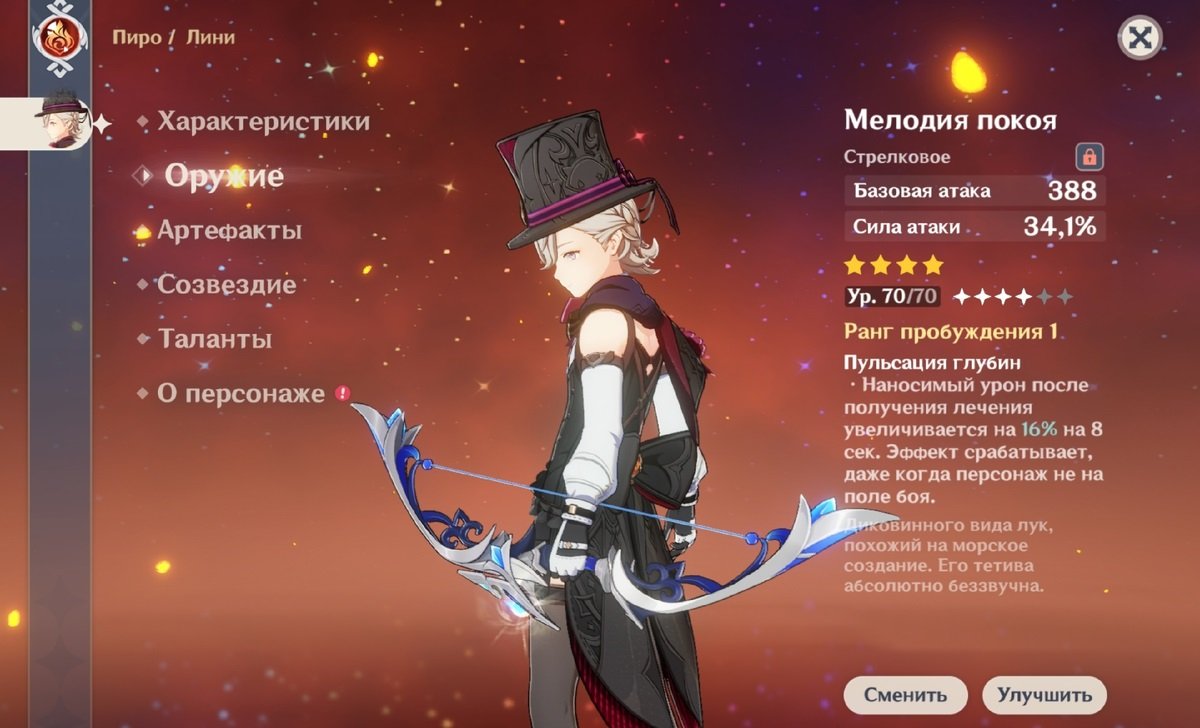Viewport: 1200px width, 728px height.
Task: Open the О персонаже profile tab
Action: click(x=241, y=394)
